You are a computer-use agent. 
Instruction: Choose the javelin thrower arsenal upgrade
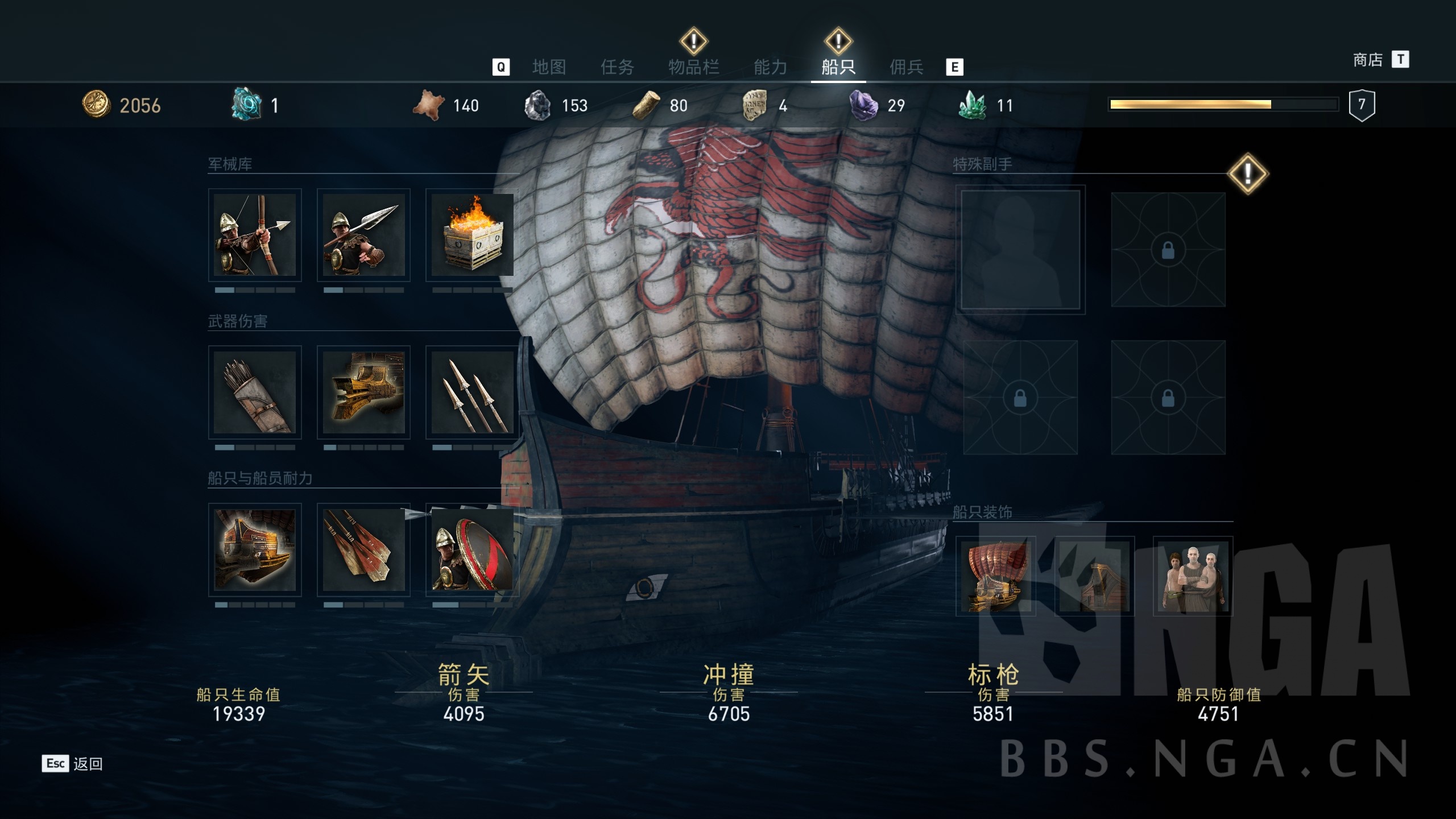pyautogui.click(x=363, y=235)
